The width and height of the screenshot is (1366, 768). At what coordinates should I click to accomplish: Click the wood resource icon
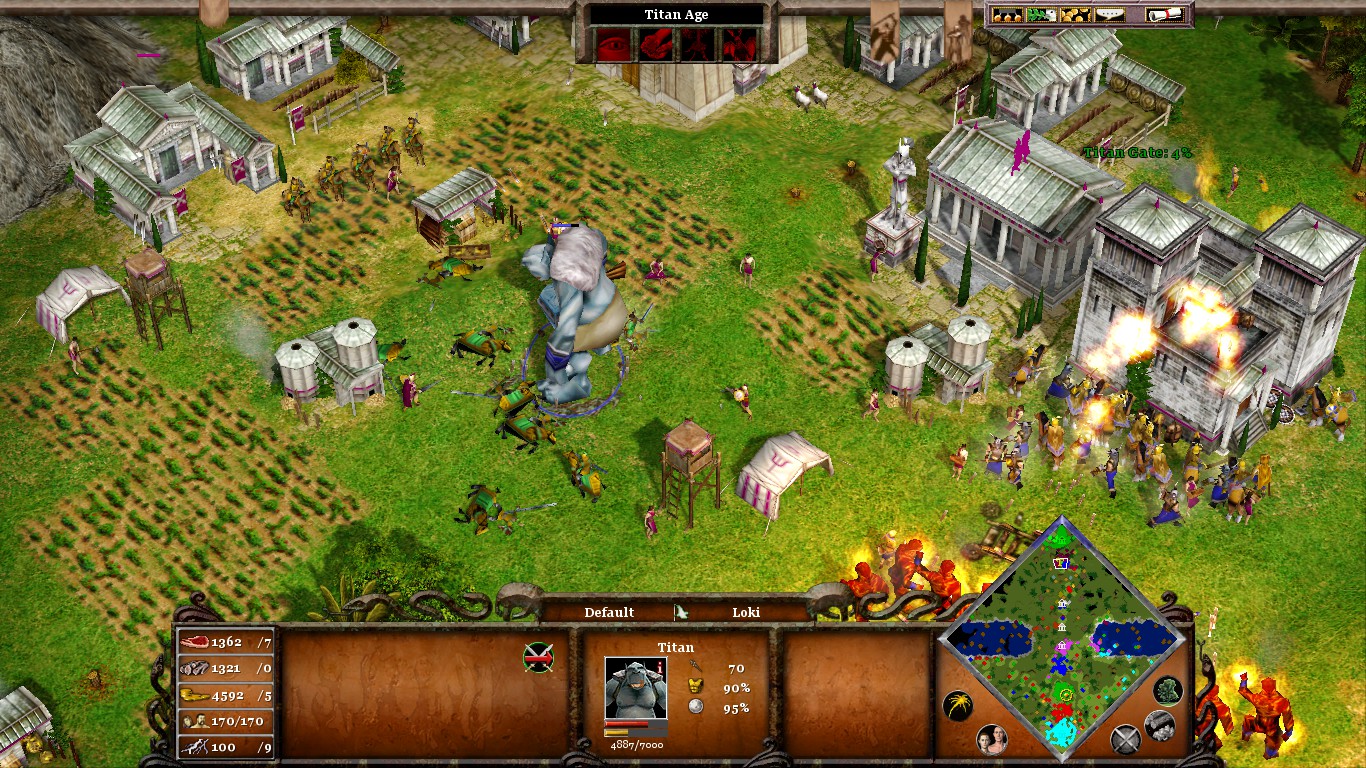(x=195, y=668)
